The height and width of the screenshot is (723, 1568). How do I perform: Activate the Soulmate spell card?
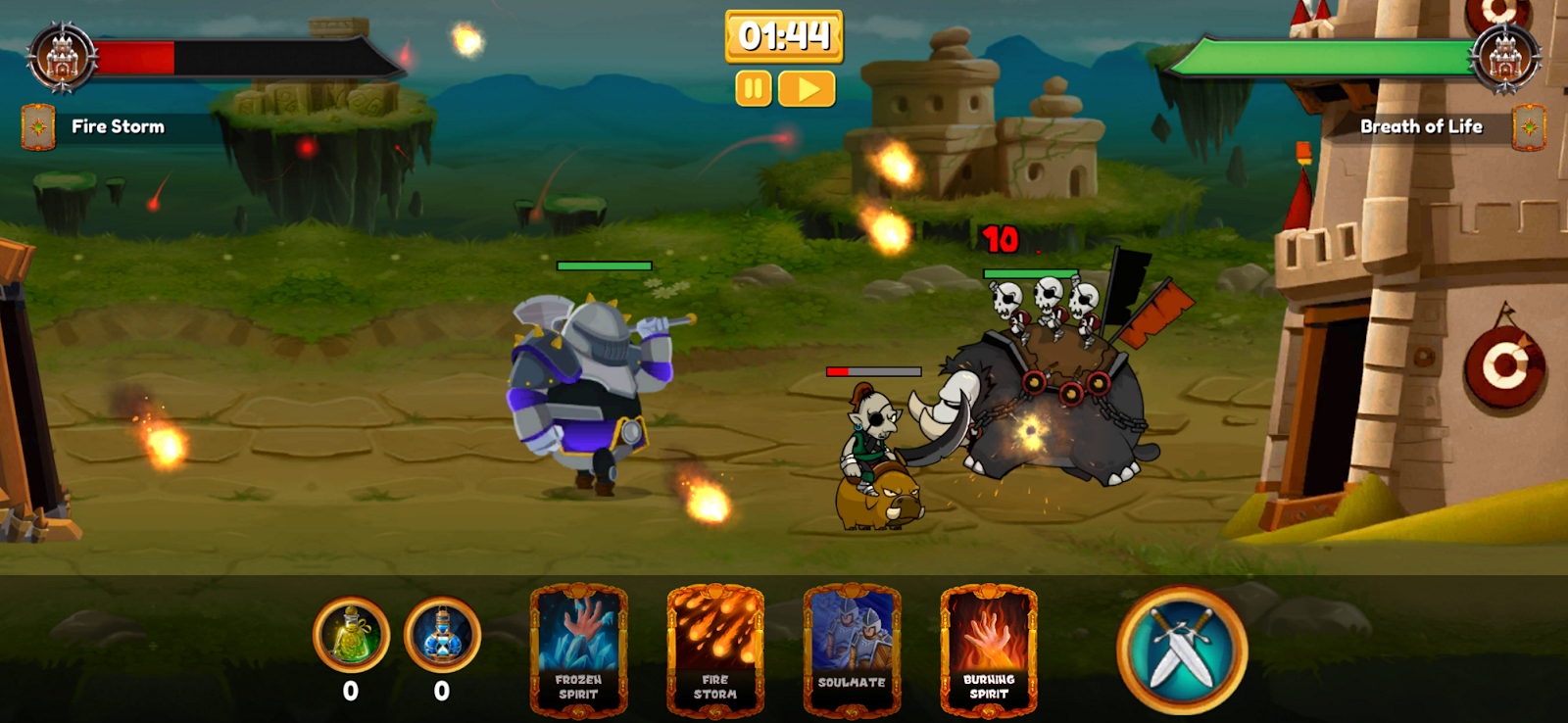pos(852,649)
